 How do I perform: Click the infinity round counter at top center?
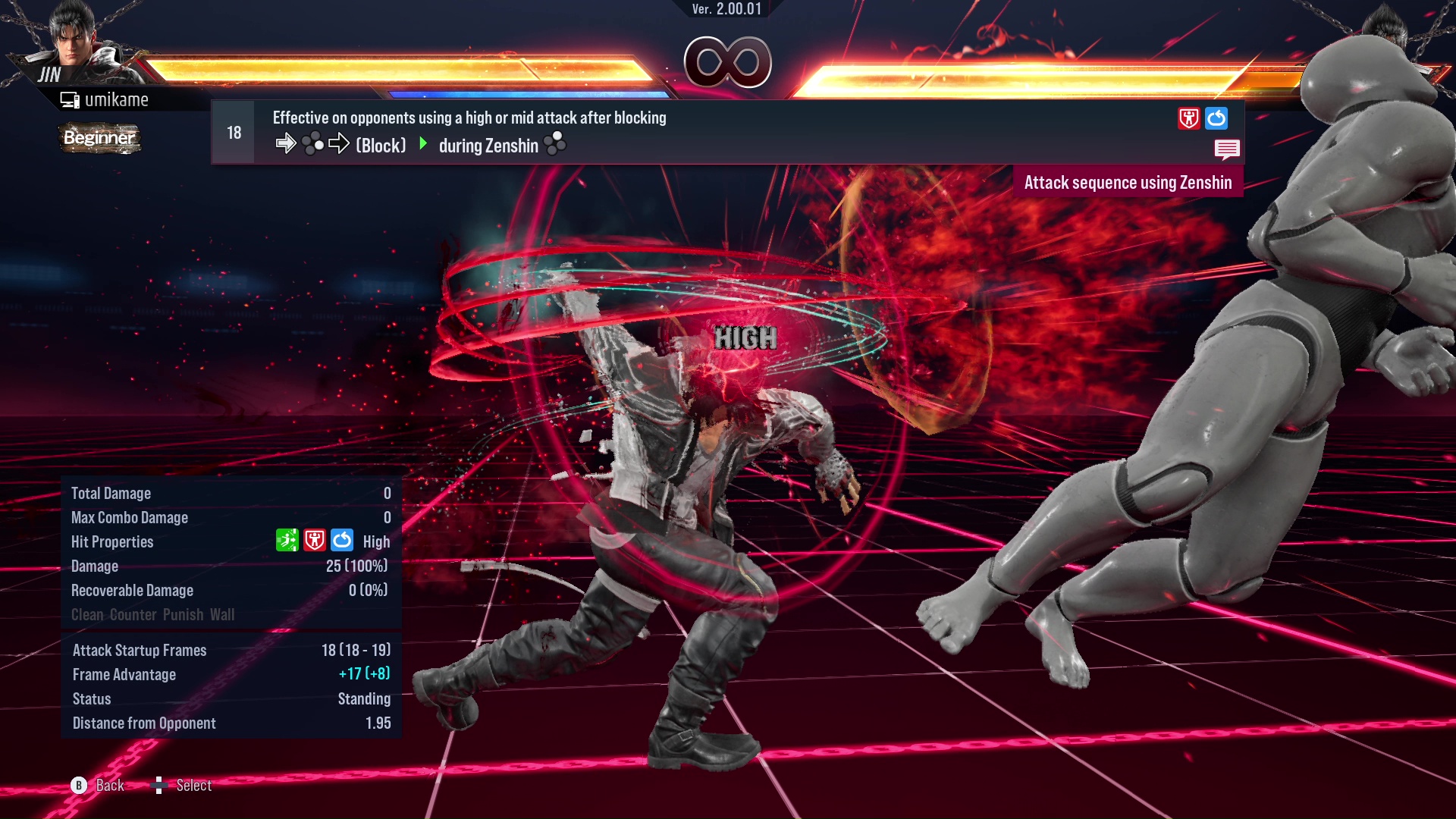(728, 64)
